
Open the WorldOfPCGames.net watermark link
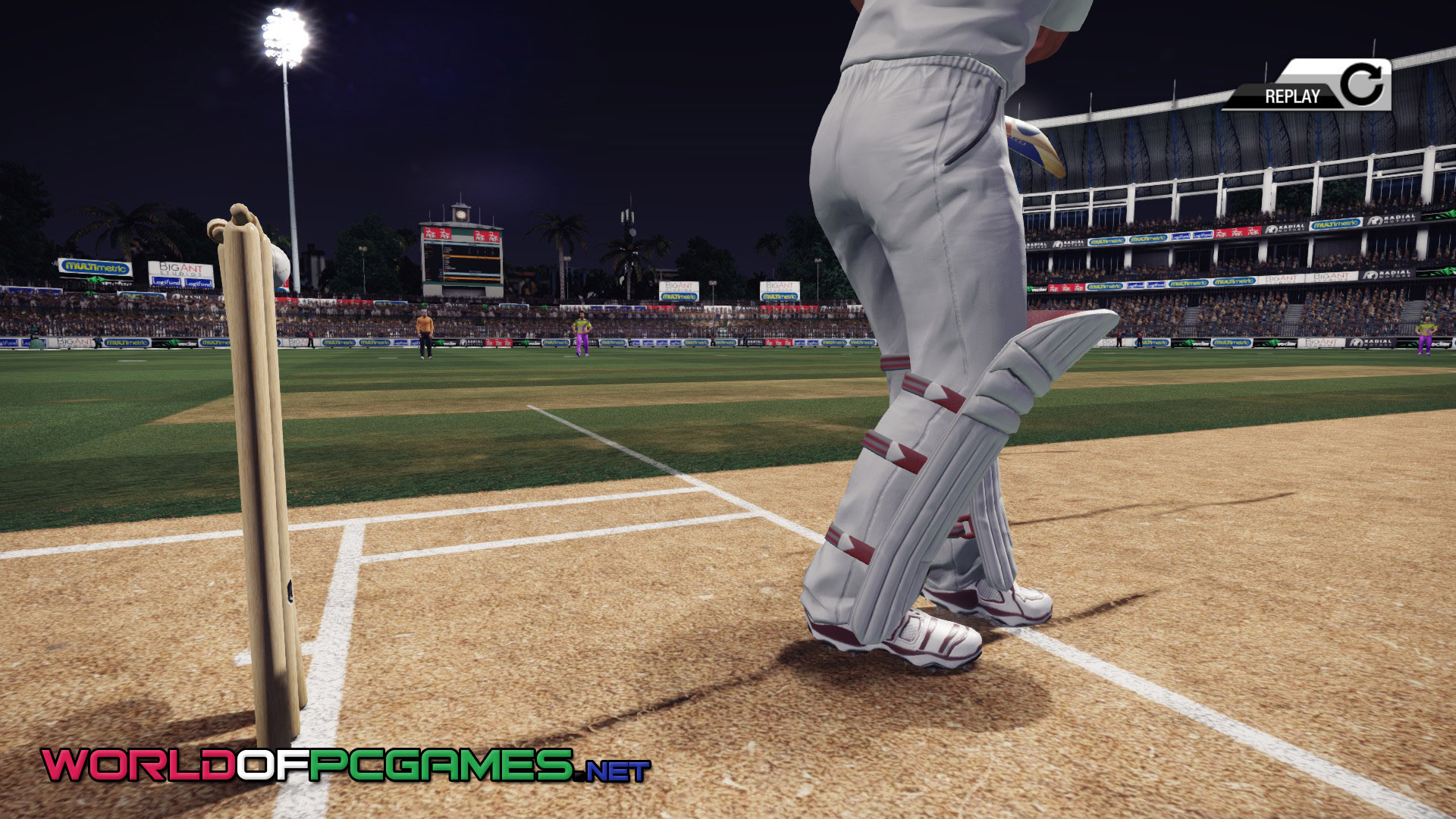346,765
